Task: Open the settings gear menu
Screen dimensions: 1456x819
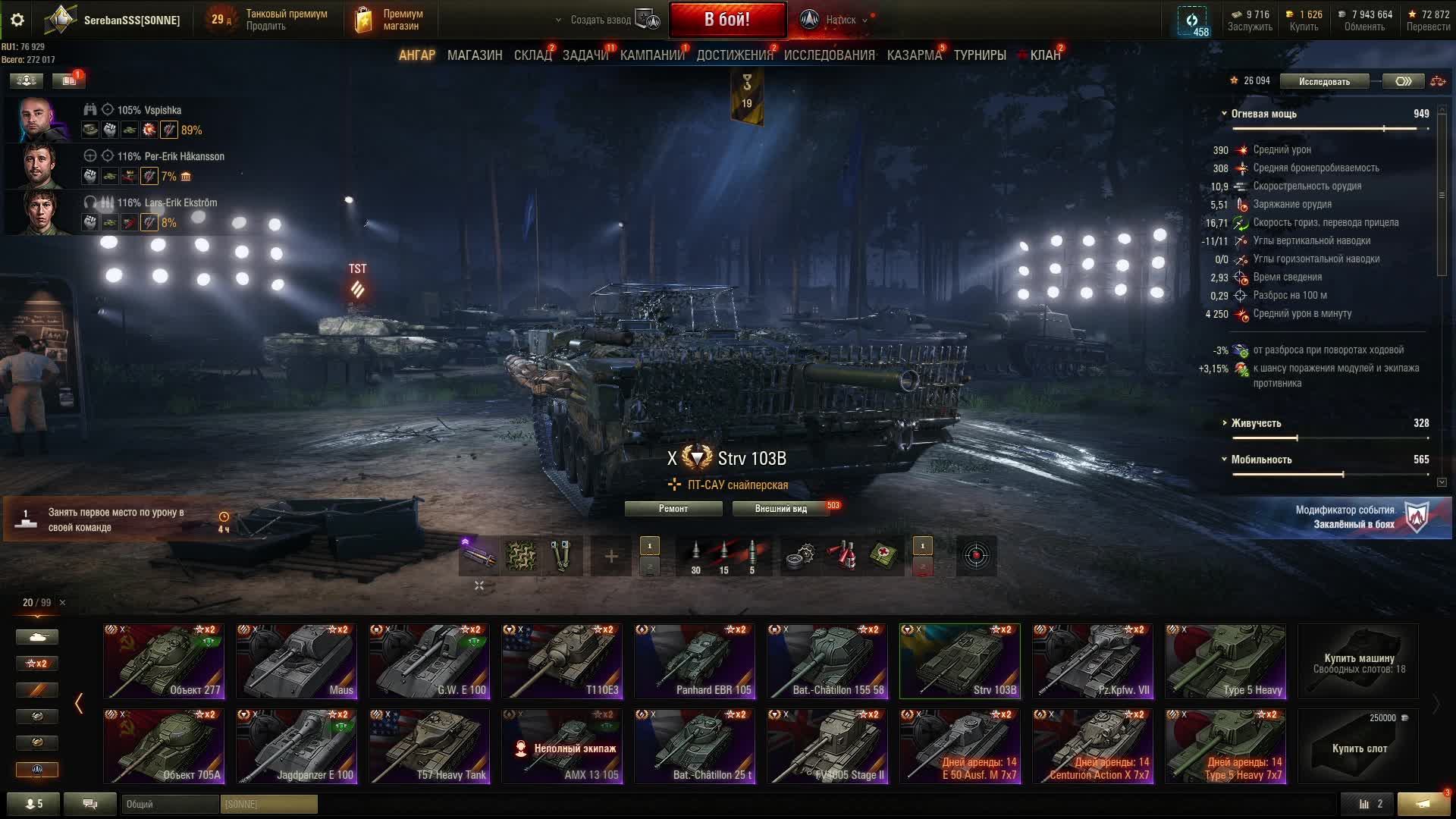Action: click(x=17, y=20)
